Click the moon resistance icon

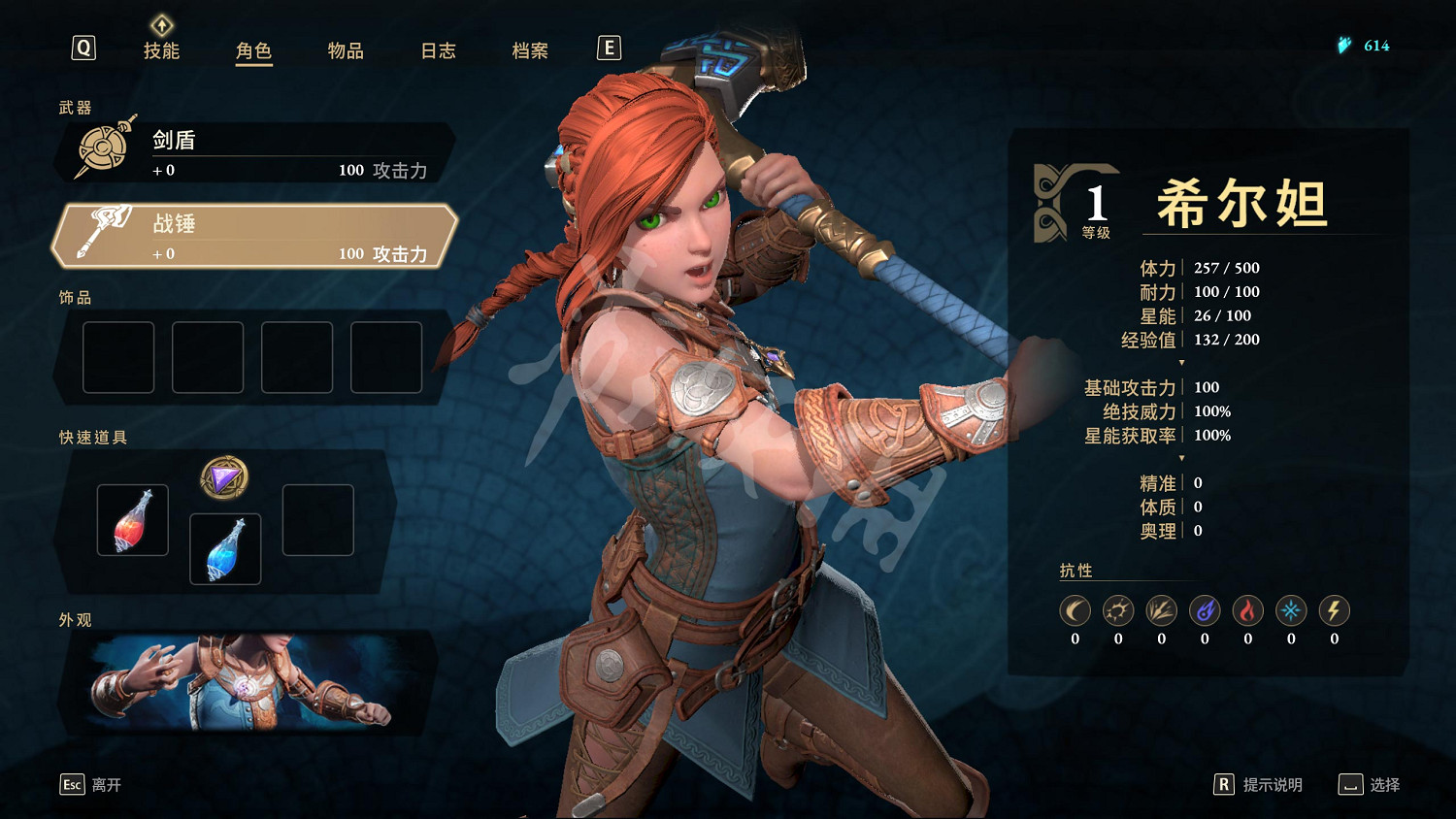(1075, 610)
